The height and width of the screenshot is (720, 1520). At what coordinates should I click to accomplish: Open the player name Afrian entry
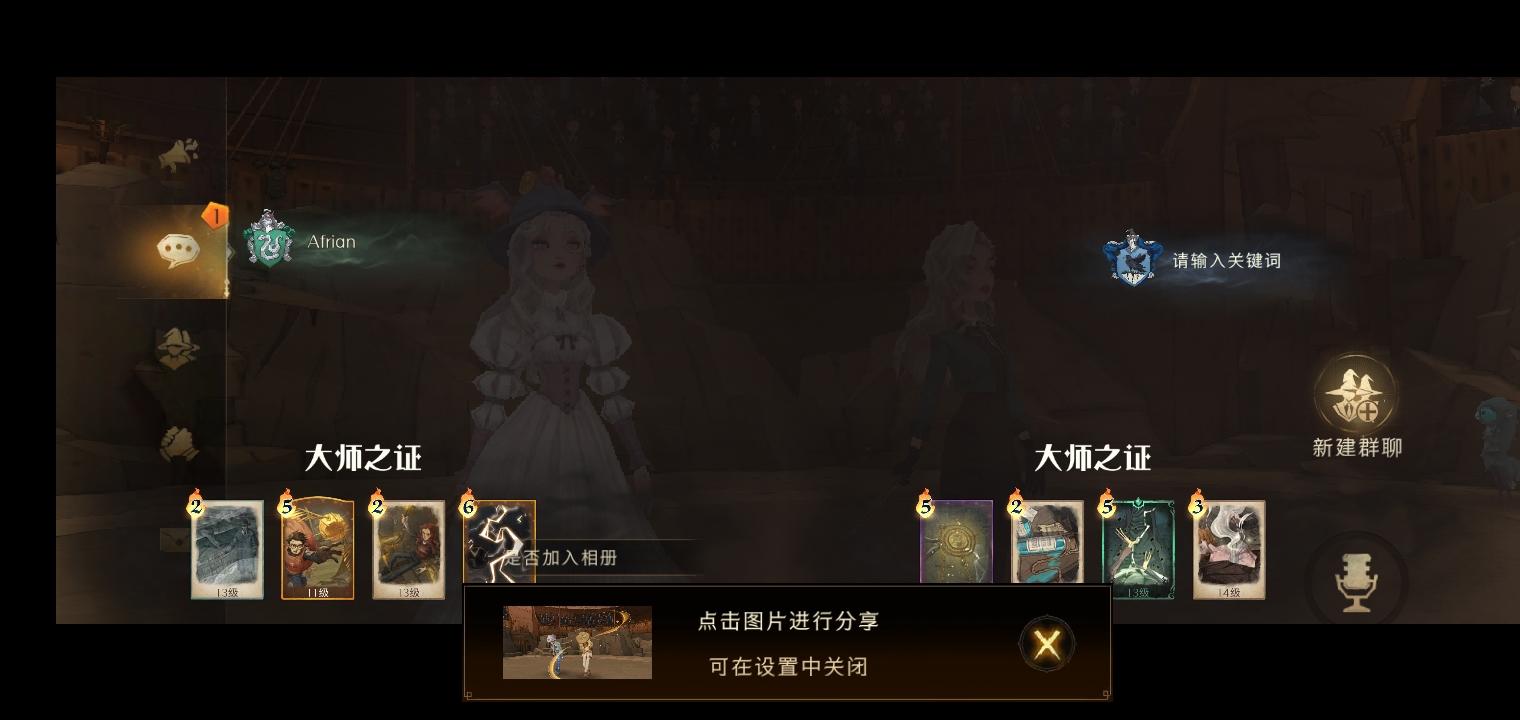click(331, 241)
